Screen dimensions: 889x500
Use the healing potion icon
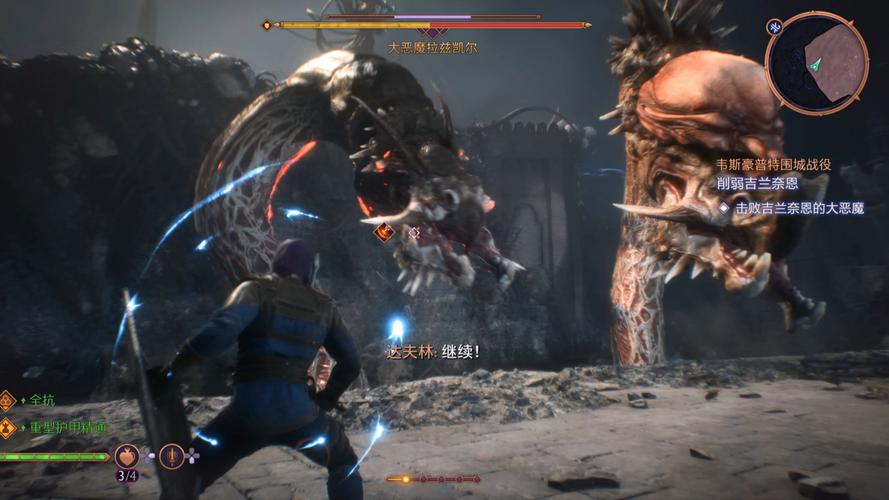point(127,456)
